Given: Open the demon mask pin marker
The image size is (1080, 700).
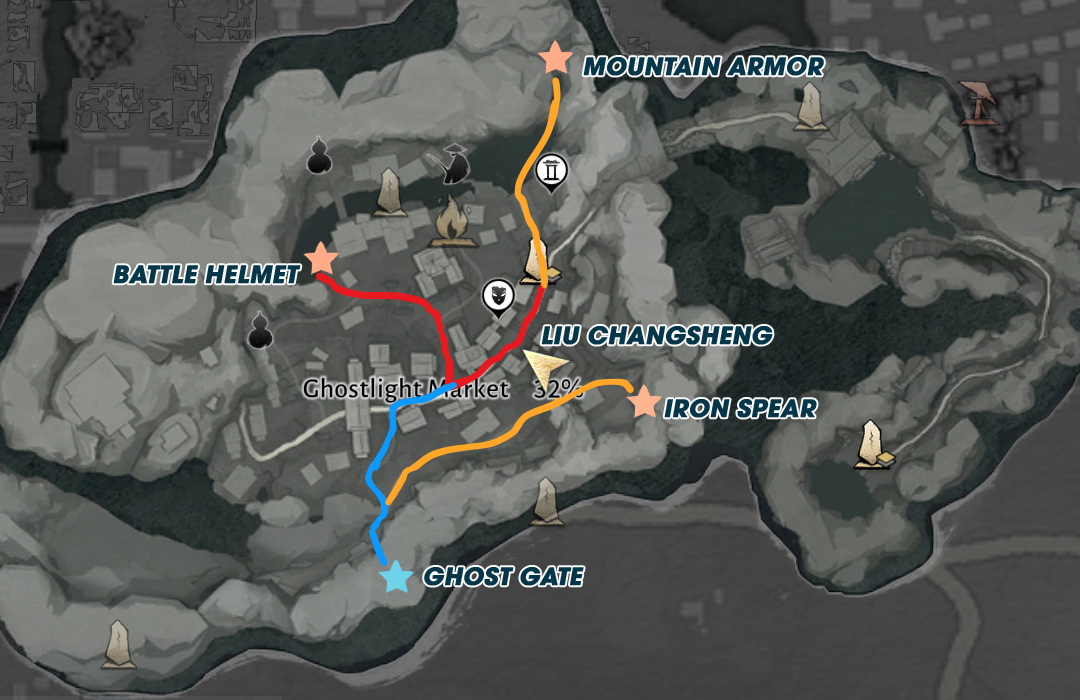Looking at the screenshot, I should [x=497, y=297].
